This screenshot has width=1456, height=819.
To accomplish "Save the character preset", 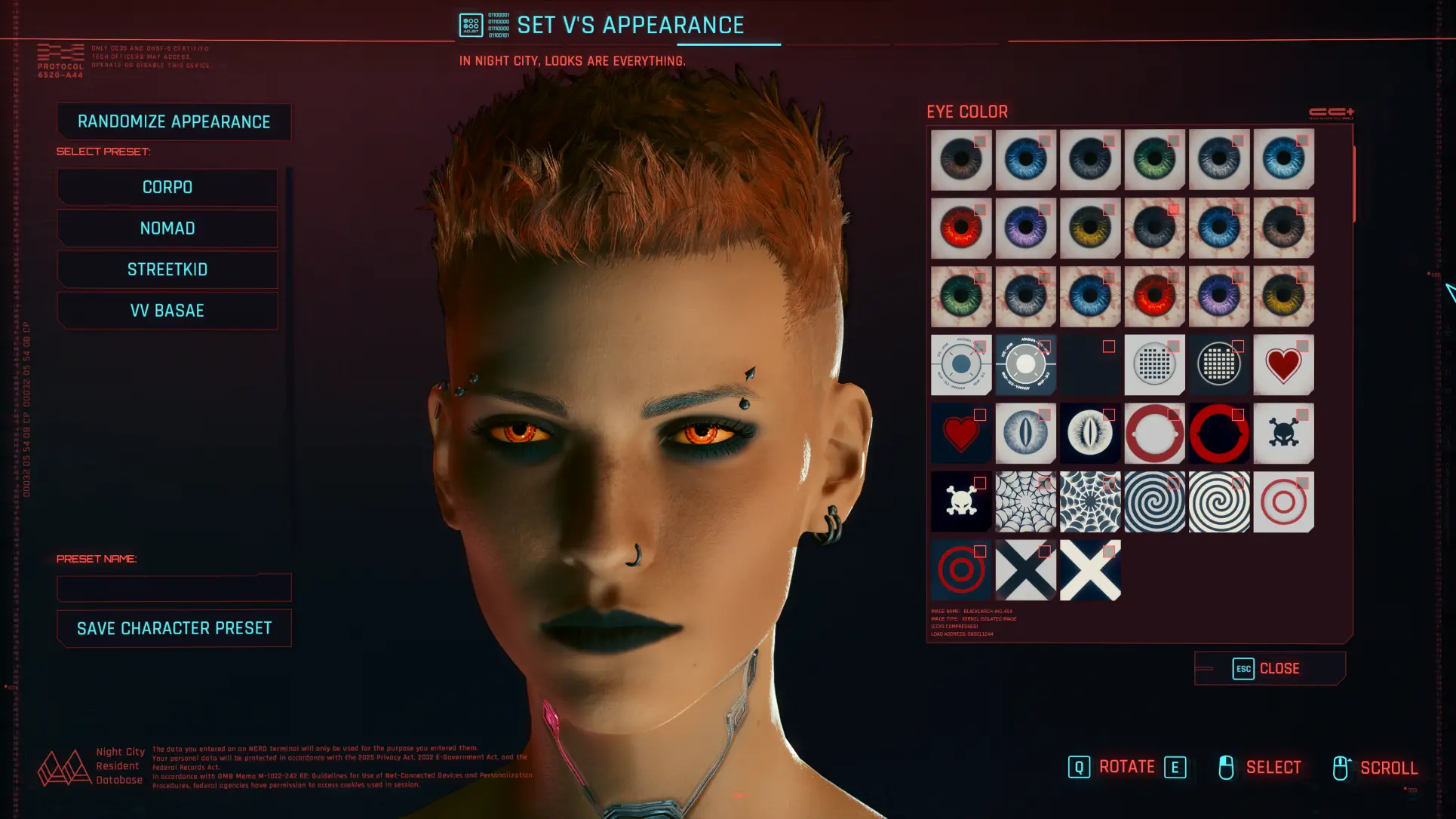I will [174, 628].
